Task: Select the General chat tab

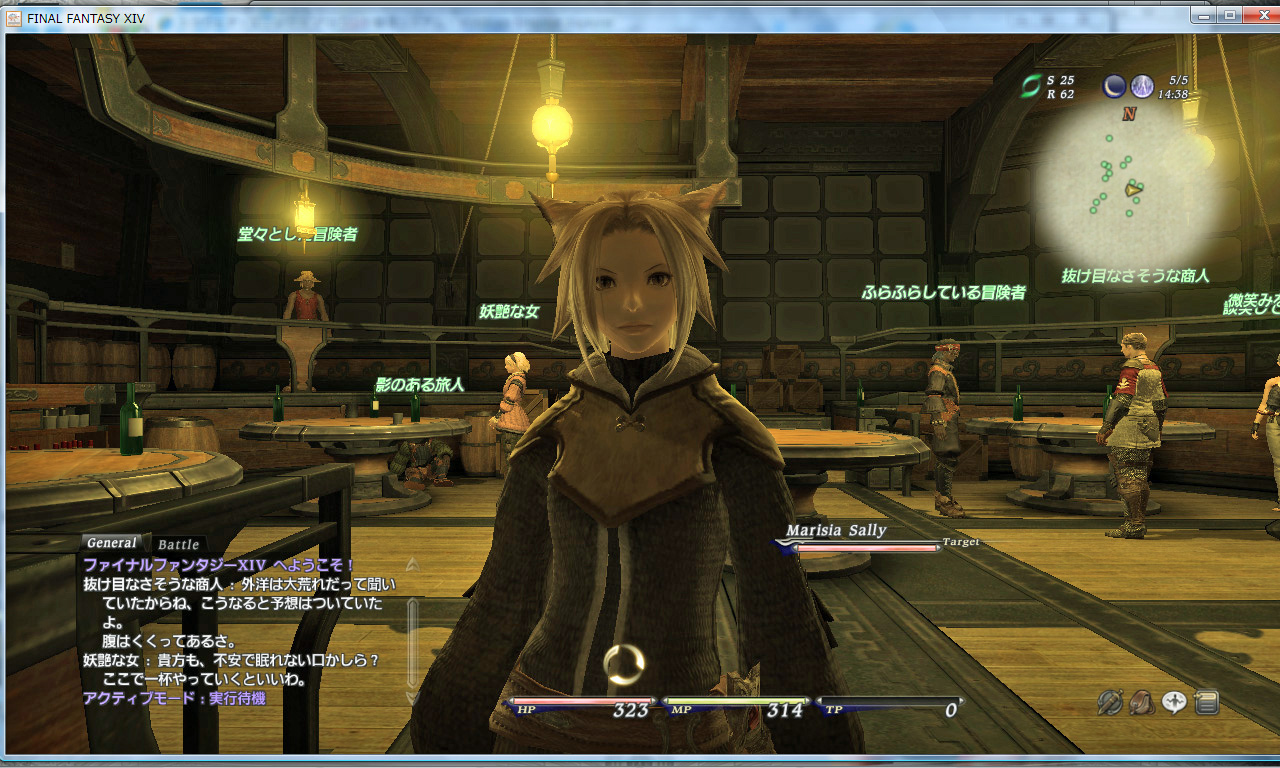Action: tap(112, 543)
